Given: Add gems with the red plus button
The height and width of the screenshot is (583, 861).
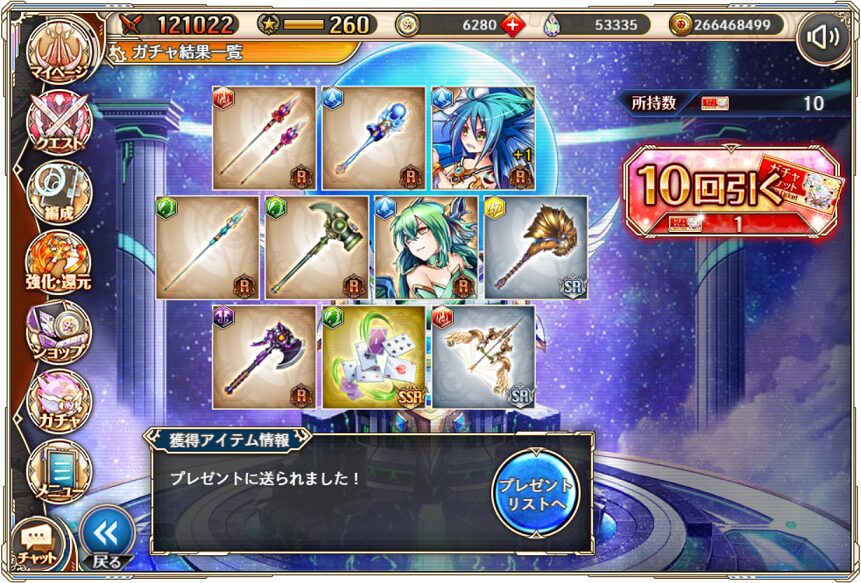Looking at the screenshot, I should (x=513, y=25).
